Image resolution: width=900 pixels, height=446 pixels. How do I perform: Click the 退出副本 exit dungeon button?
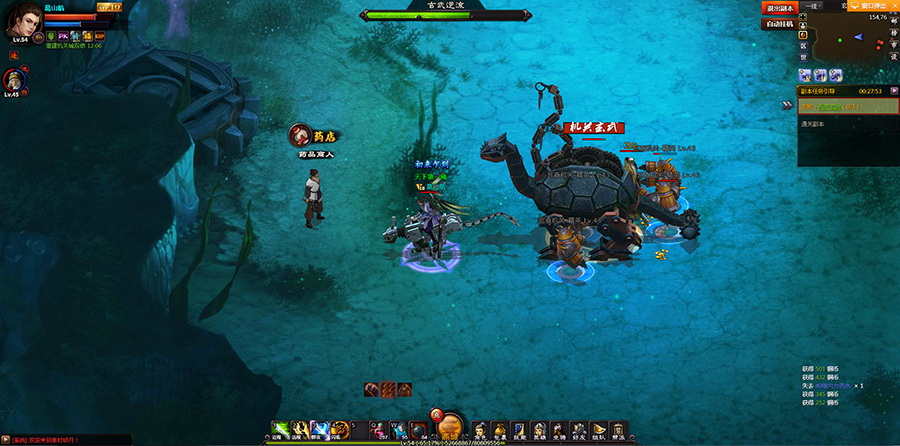pos(779,8)
